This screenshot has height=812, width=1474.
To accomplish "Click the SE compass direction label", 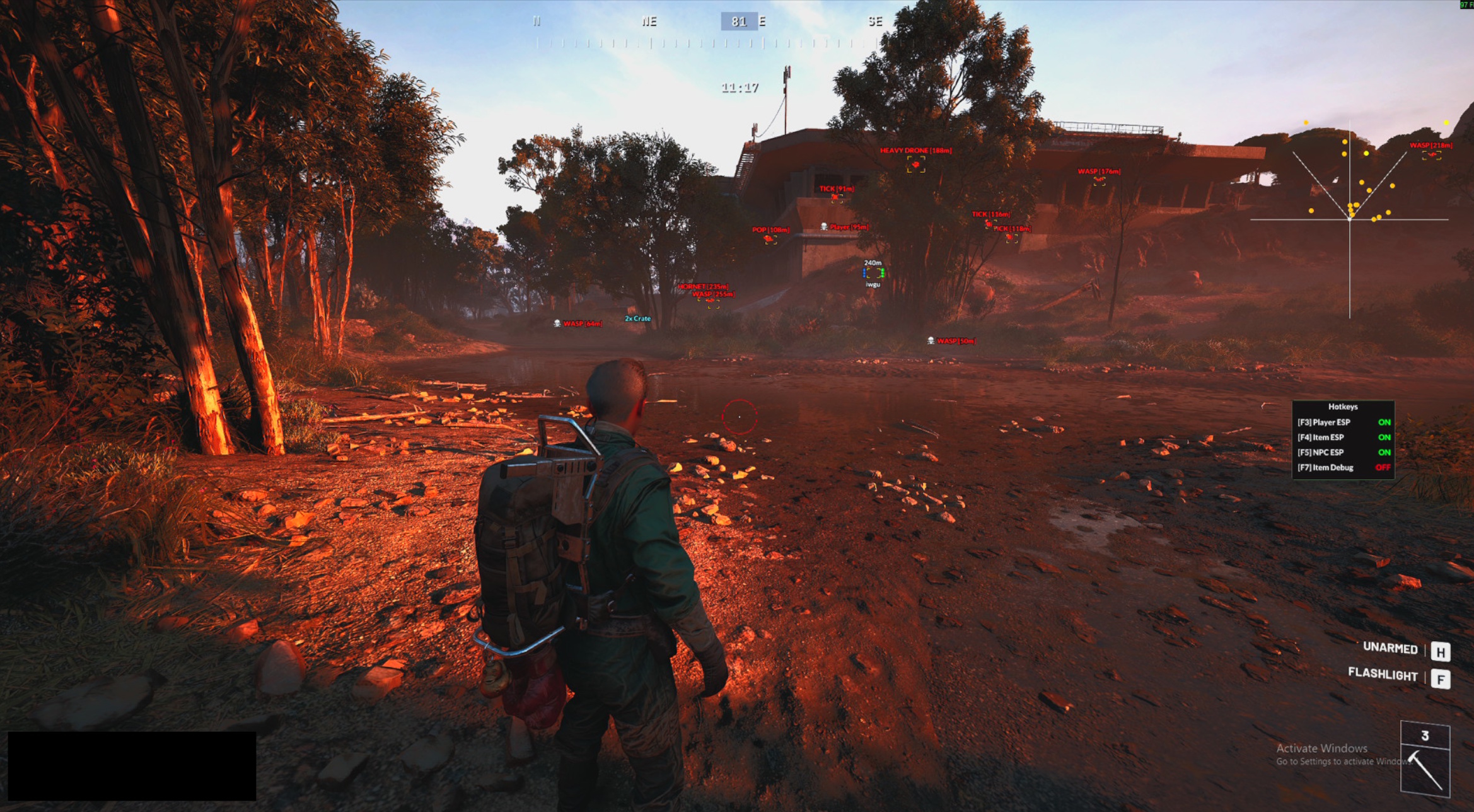I will pyautogui.click(x=875, y=22).
